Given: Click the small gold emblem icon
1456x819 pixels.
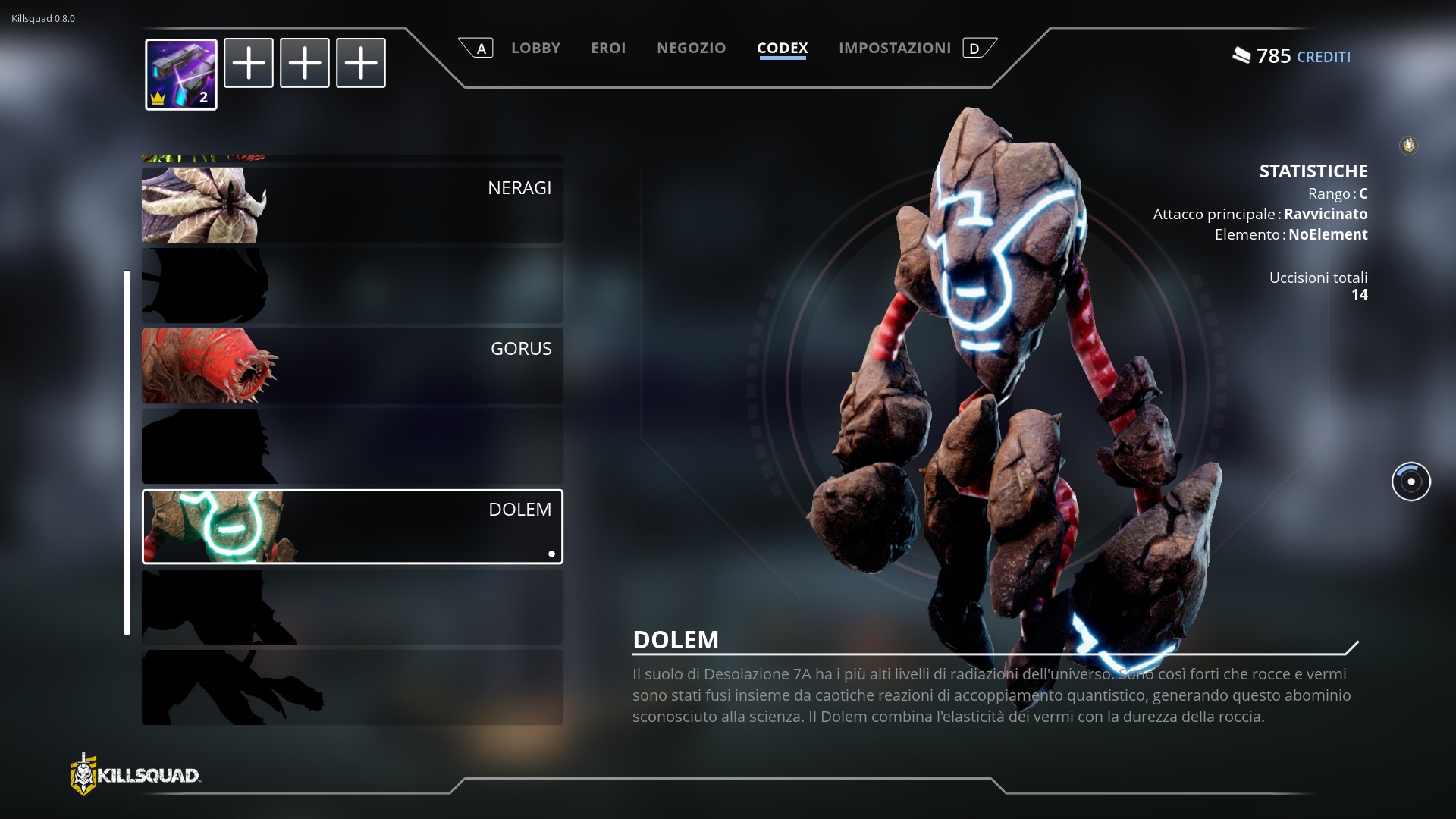Looking at the screenshot, I should click(1408, 145).
